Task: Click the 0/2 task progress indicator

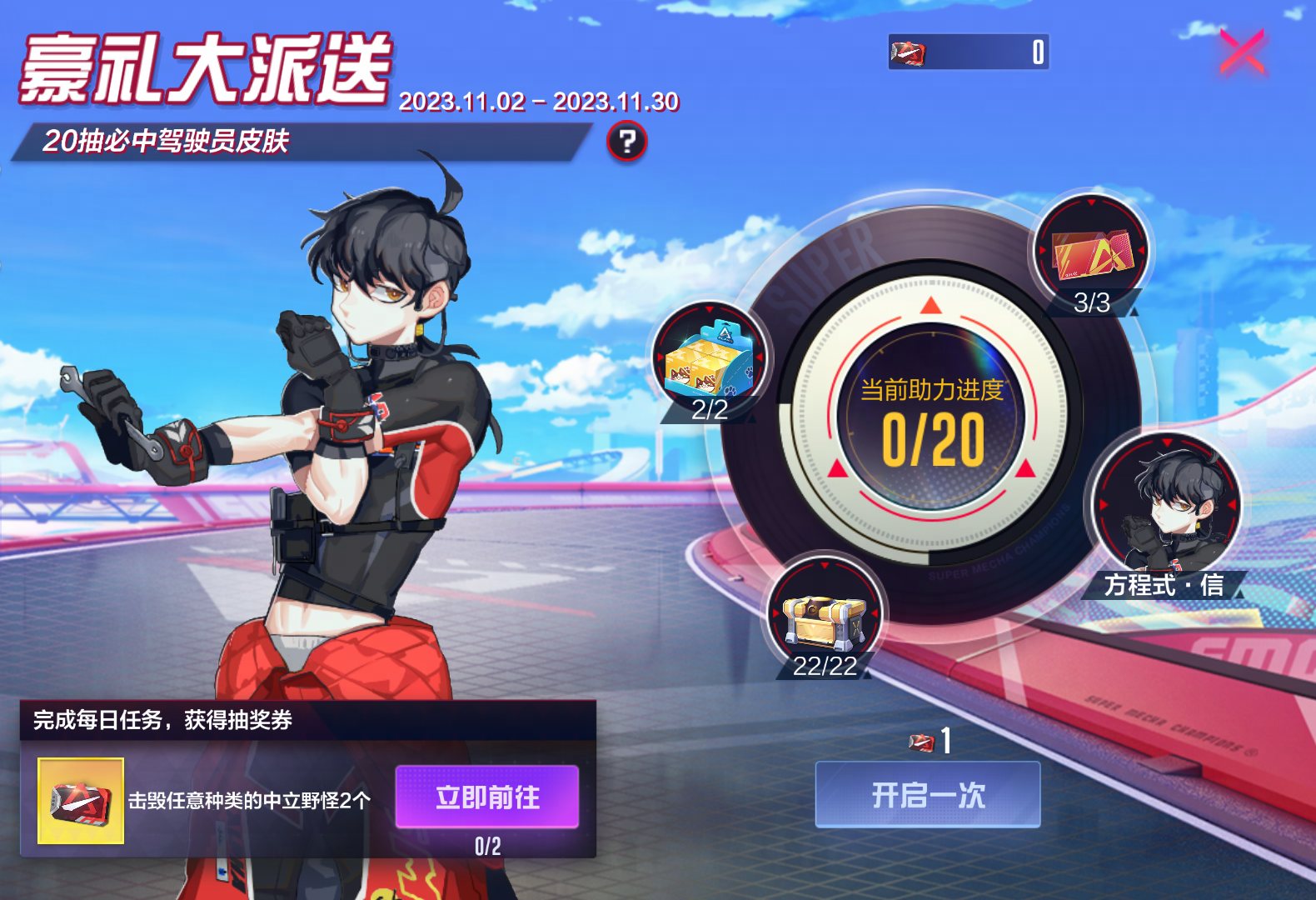Action: tap(488, 847)
